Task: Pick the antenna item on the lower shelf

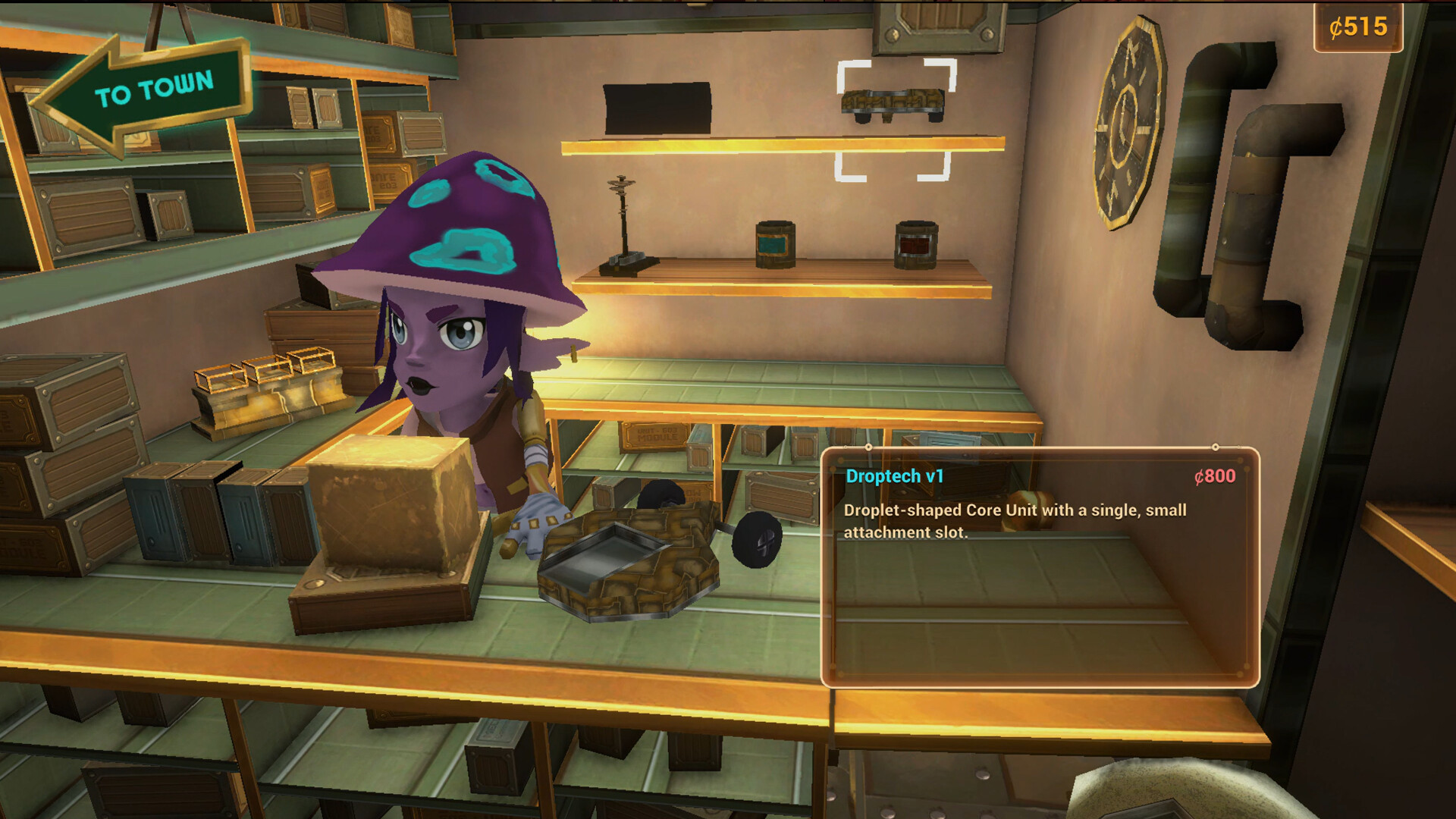Action: (625, 227)
